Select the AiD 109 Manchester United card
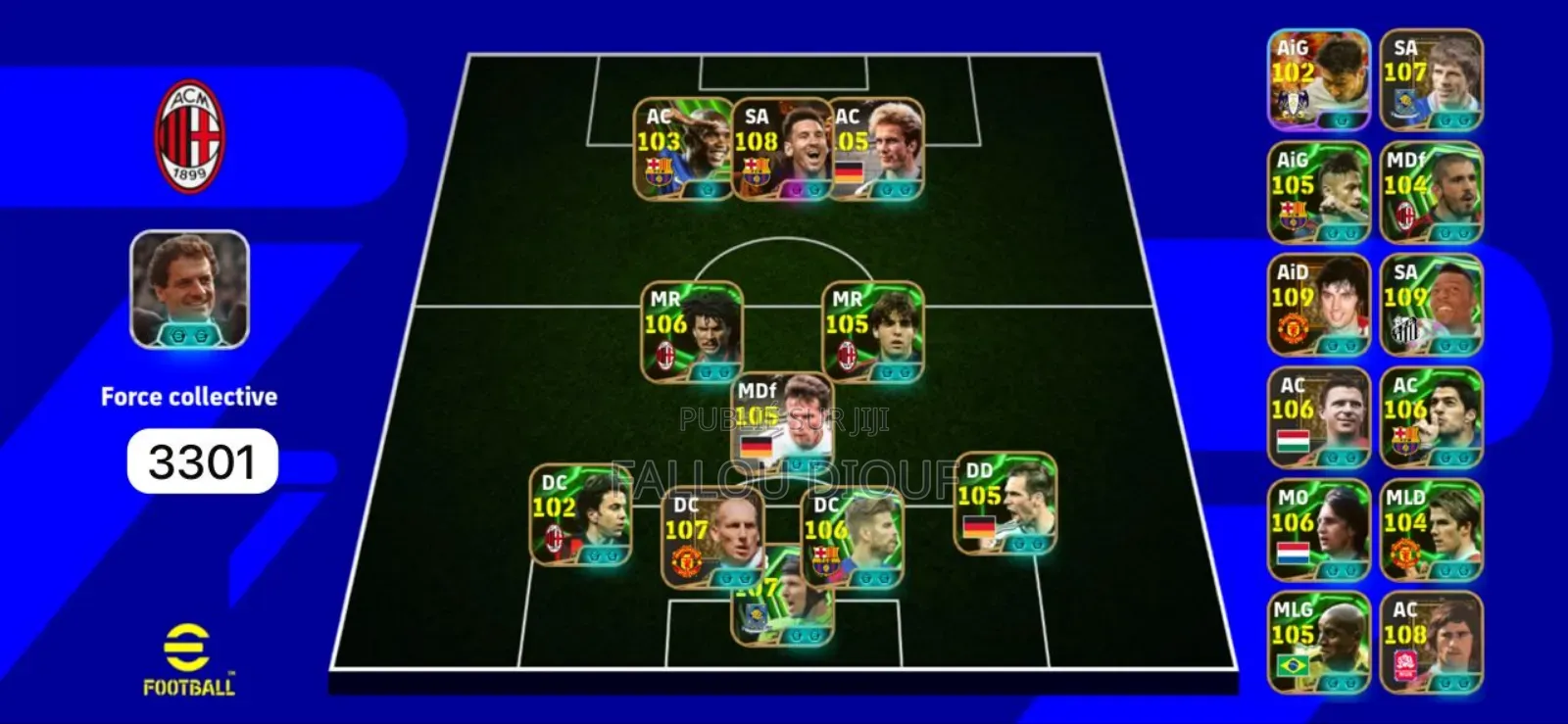1568x724 pixels. point(1318,304)
